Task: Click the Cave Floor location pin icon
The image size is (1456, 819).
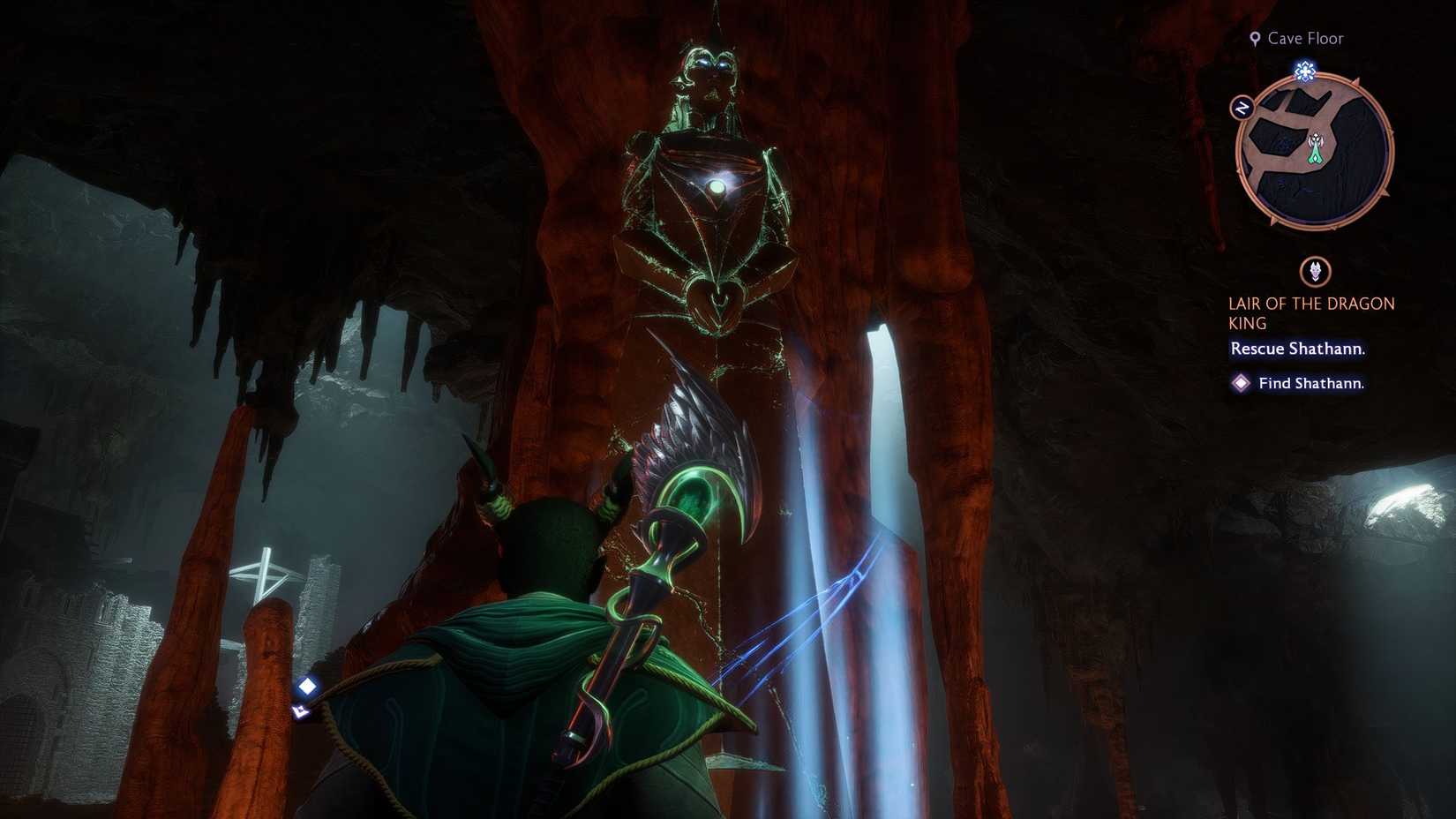Action: coord(1254,37)
